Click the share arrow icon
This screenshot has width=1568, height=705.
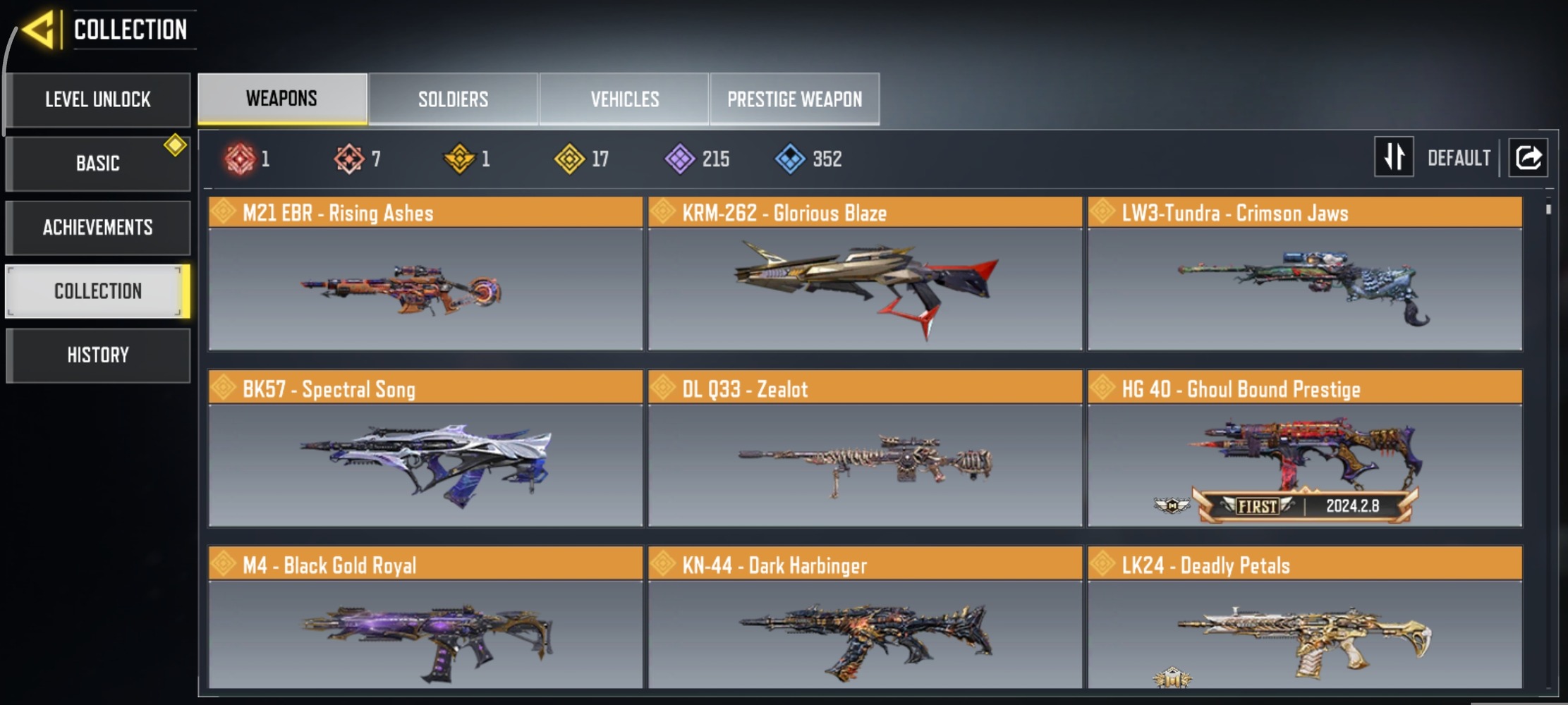1528,157
